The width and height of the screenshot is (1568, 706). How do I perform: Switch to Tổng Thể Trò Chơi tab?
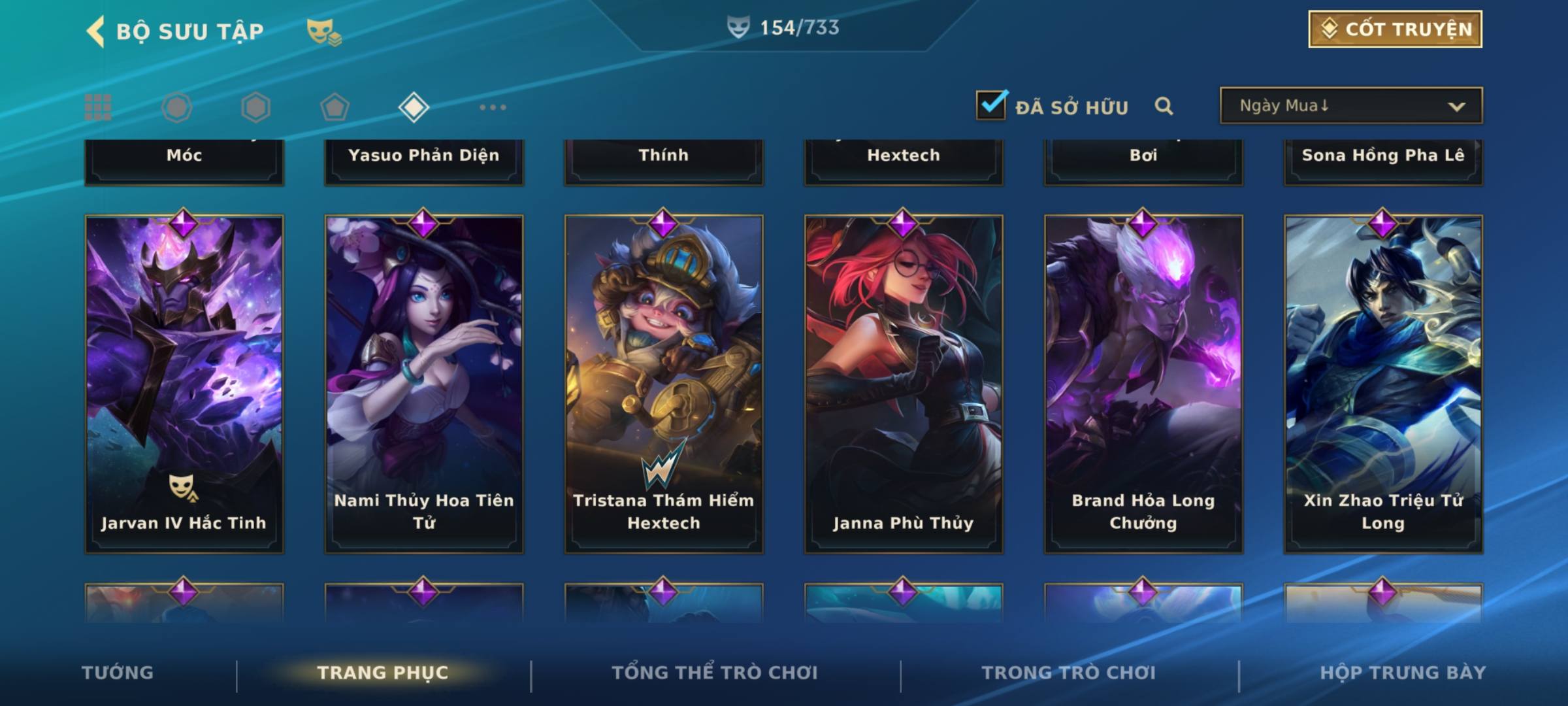click(715, 673)
